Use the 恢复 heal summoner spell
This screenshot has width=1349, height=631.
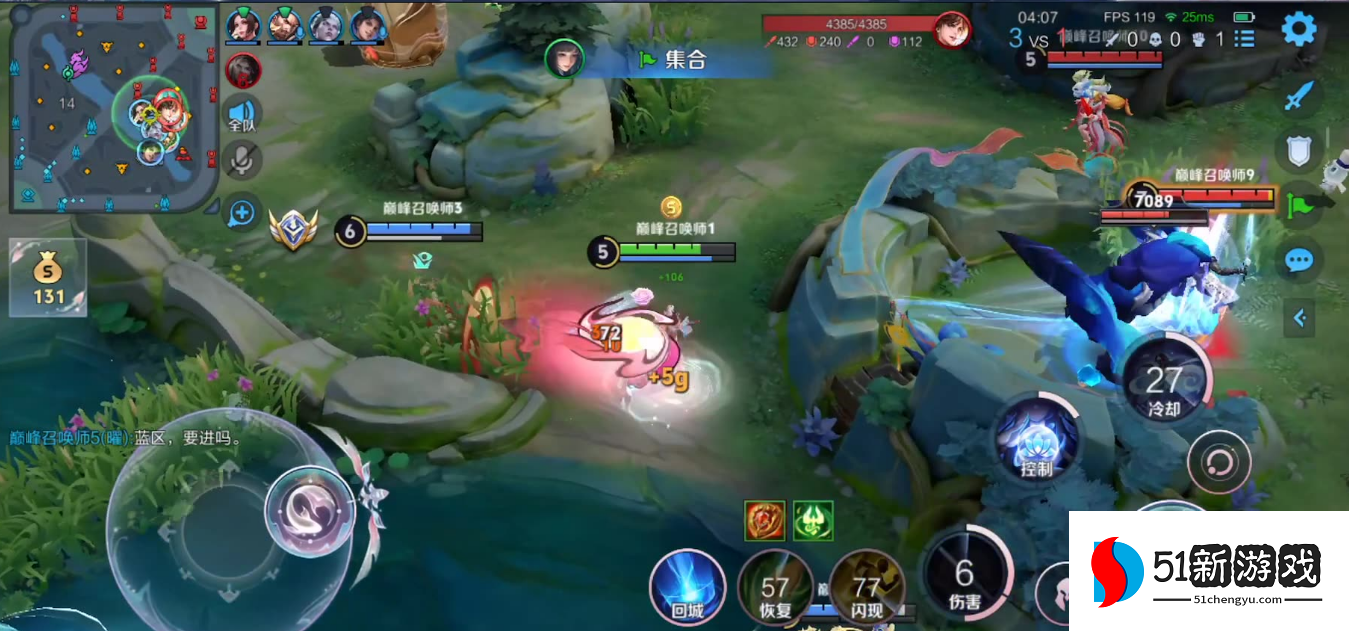(x=775, y=588)
